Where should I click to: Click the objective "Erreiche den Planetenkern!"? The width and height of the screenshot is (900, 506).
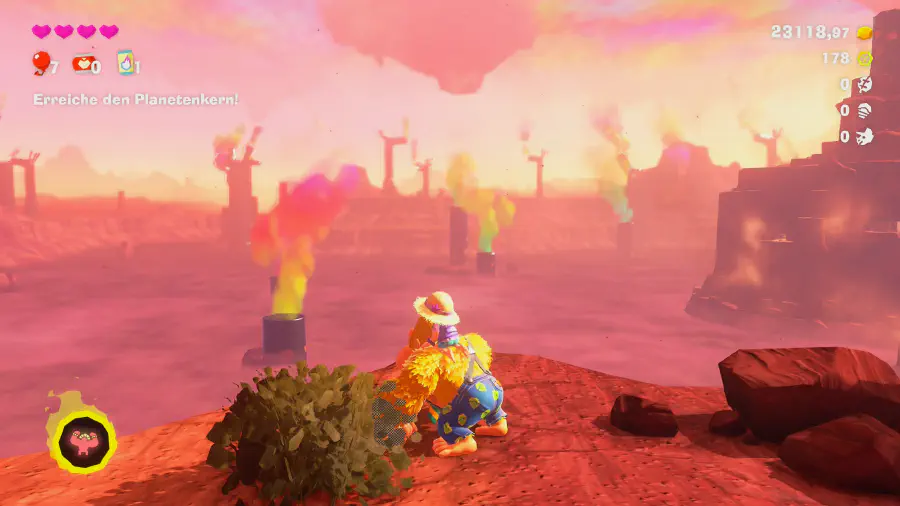tap(136, 99)
